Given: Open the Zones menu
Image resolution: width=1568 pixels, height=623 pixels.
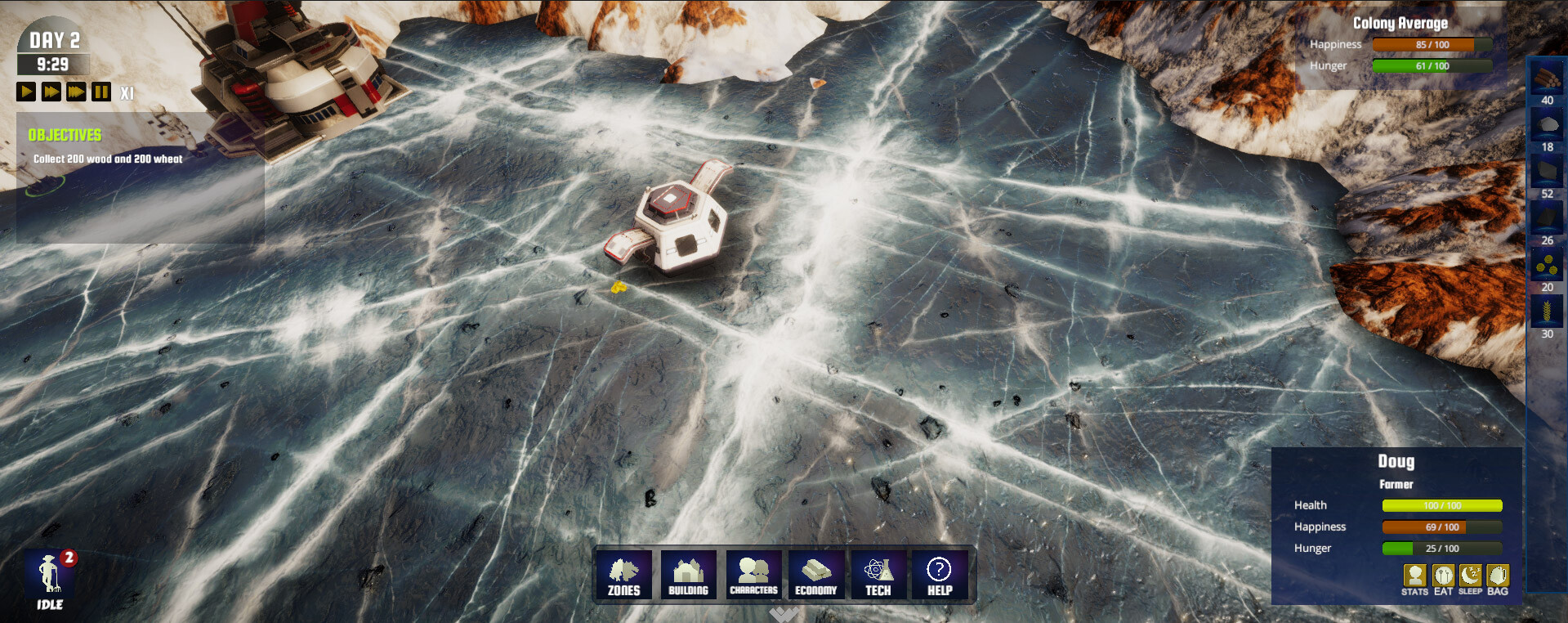Looking at the screenshot, I should 624,575.
